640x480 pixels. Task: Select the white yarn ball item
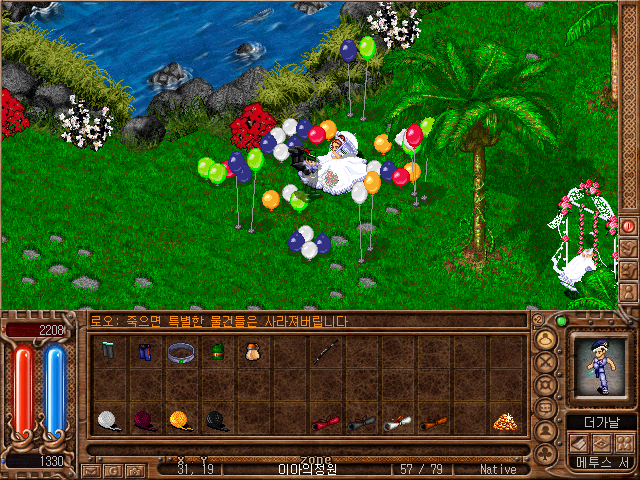pyautogui.click(x=109, y=421)
